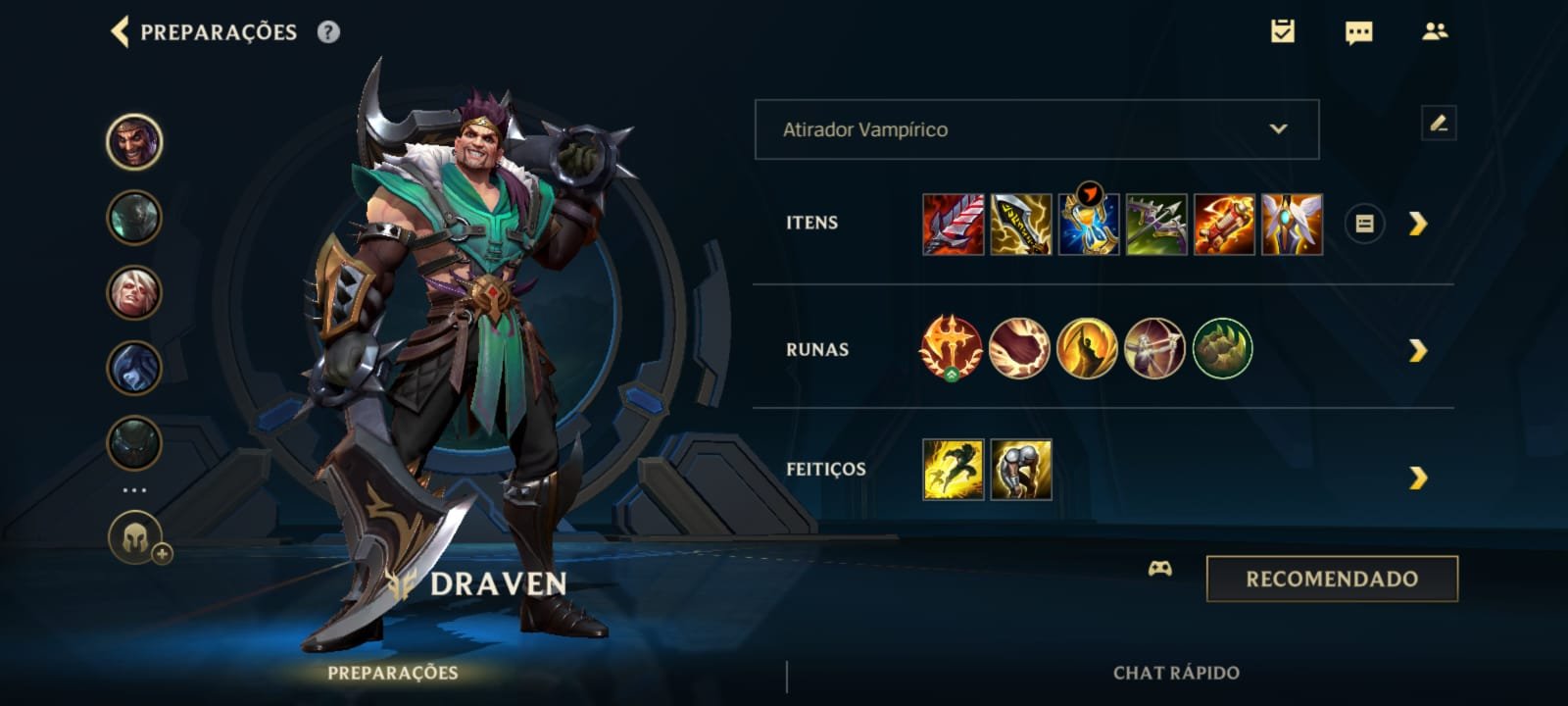1568x706 pixels.
Task: Open the item build details icon
Action: 1366,224
